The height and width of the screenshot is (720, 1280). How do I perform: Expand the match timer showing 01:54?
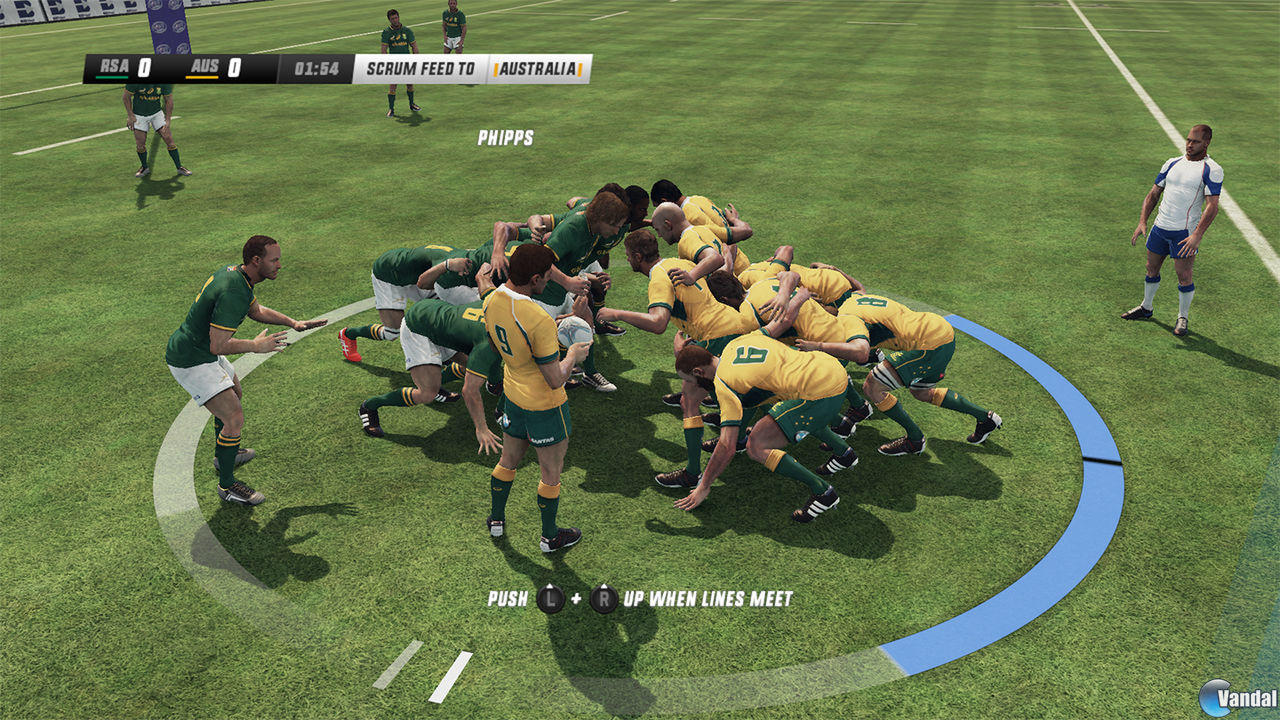pyautogui.click(x=315, y=68)
